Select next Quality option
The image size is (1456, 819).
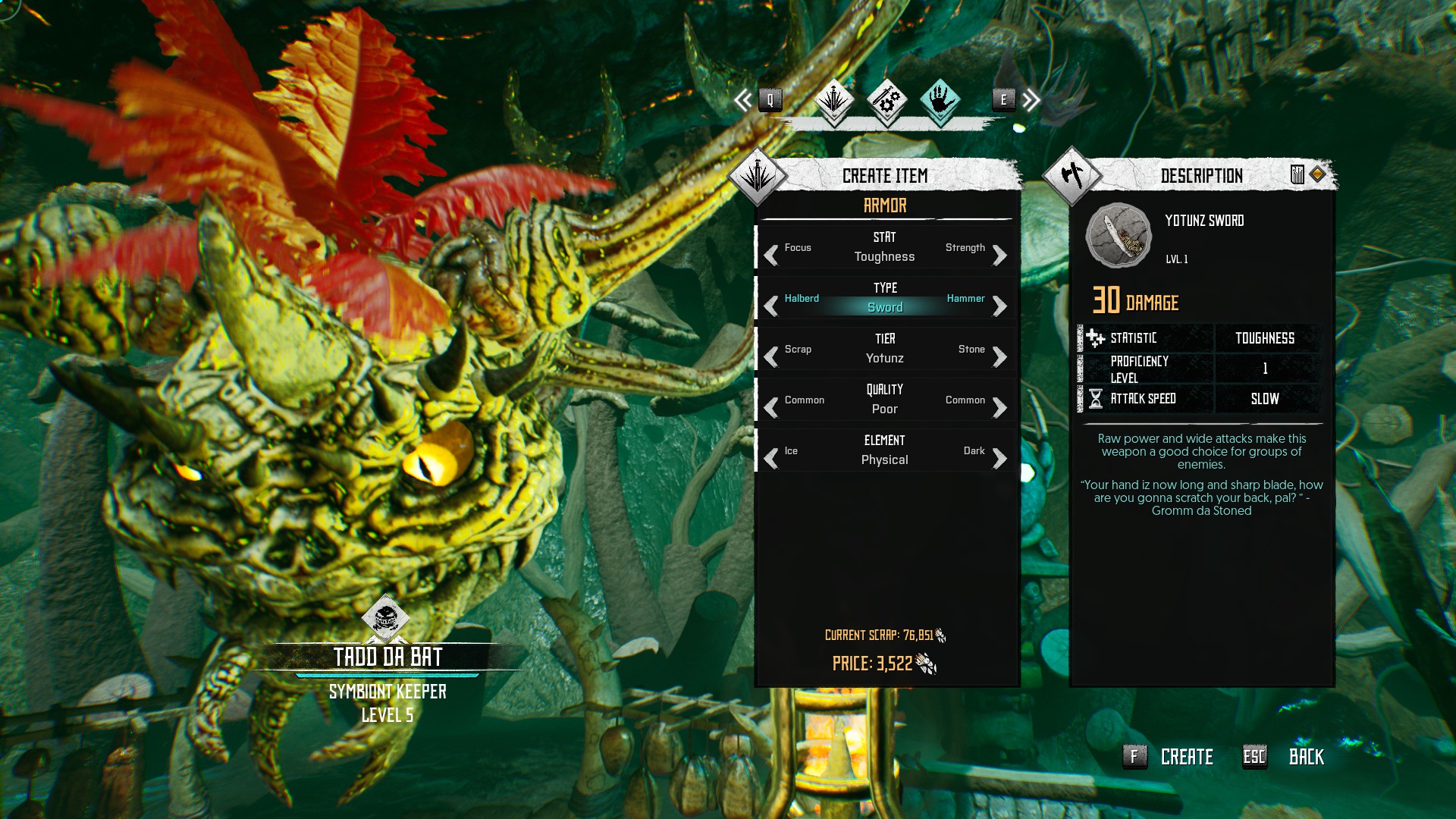[999, 408]
